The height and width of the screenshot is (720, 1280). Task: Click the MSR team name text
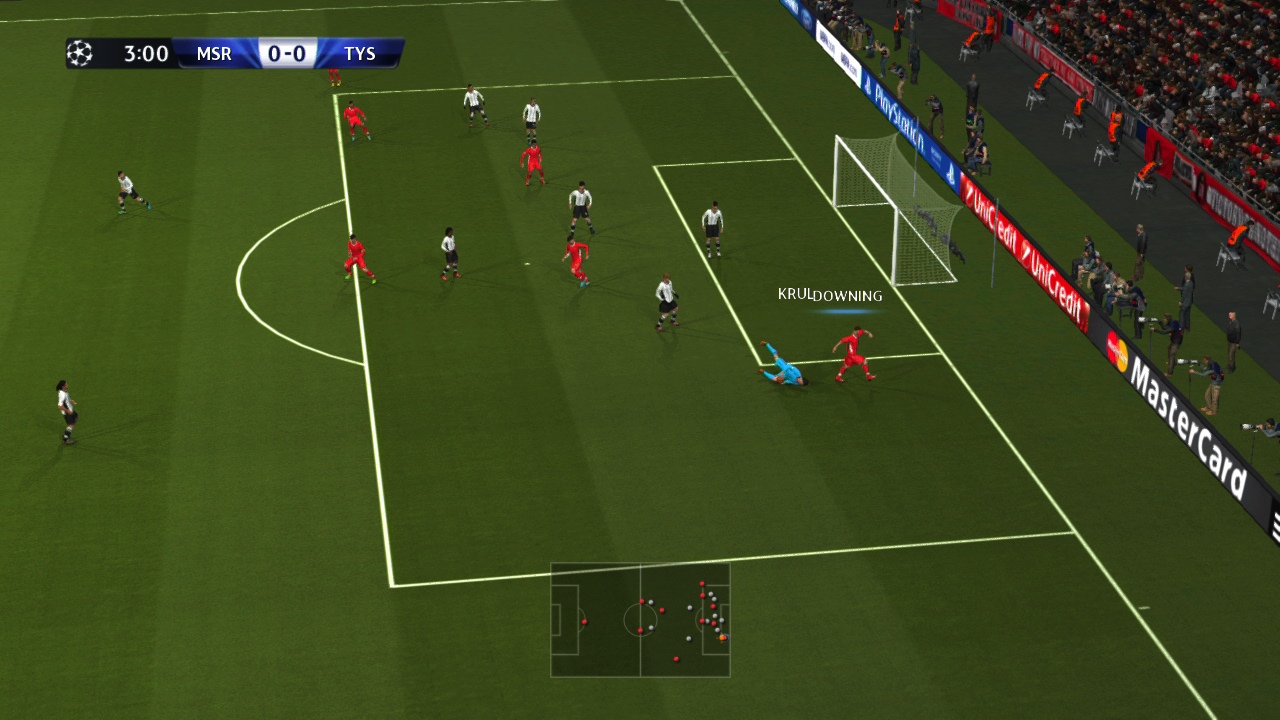tap(212, 54)
